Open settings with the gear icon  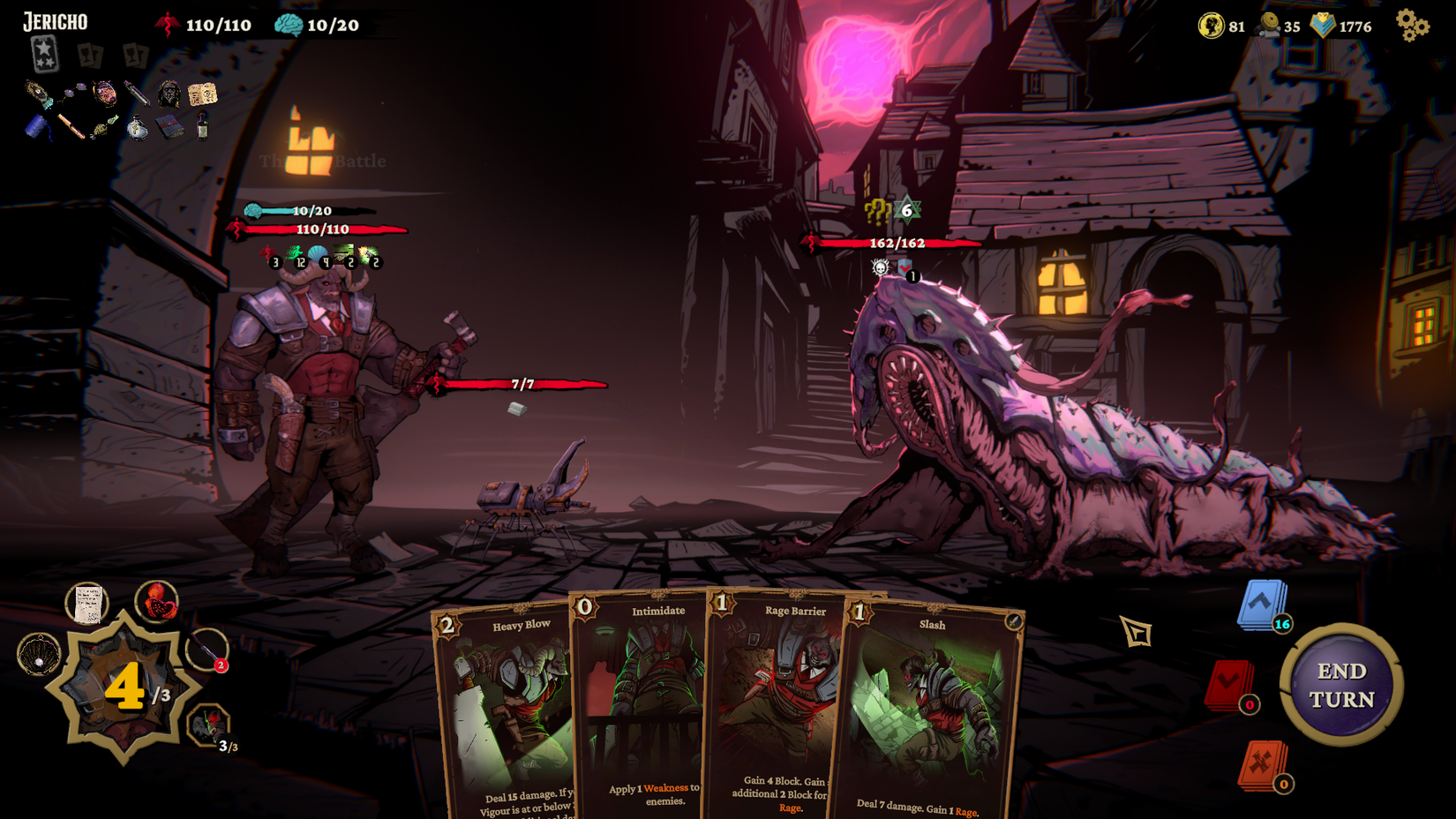[x=1412, y=25]
